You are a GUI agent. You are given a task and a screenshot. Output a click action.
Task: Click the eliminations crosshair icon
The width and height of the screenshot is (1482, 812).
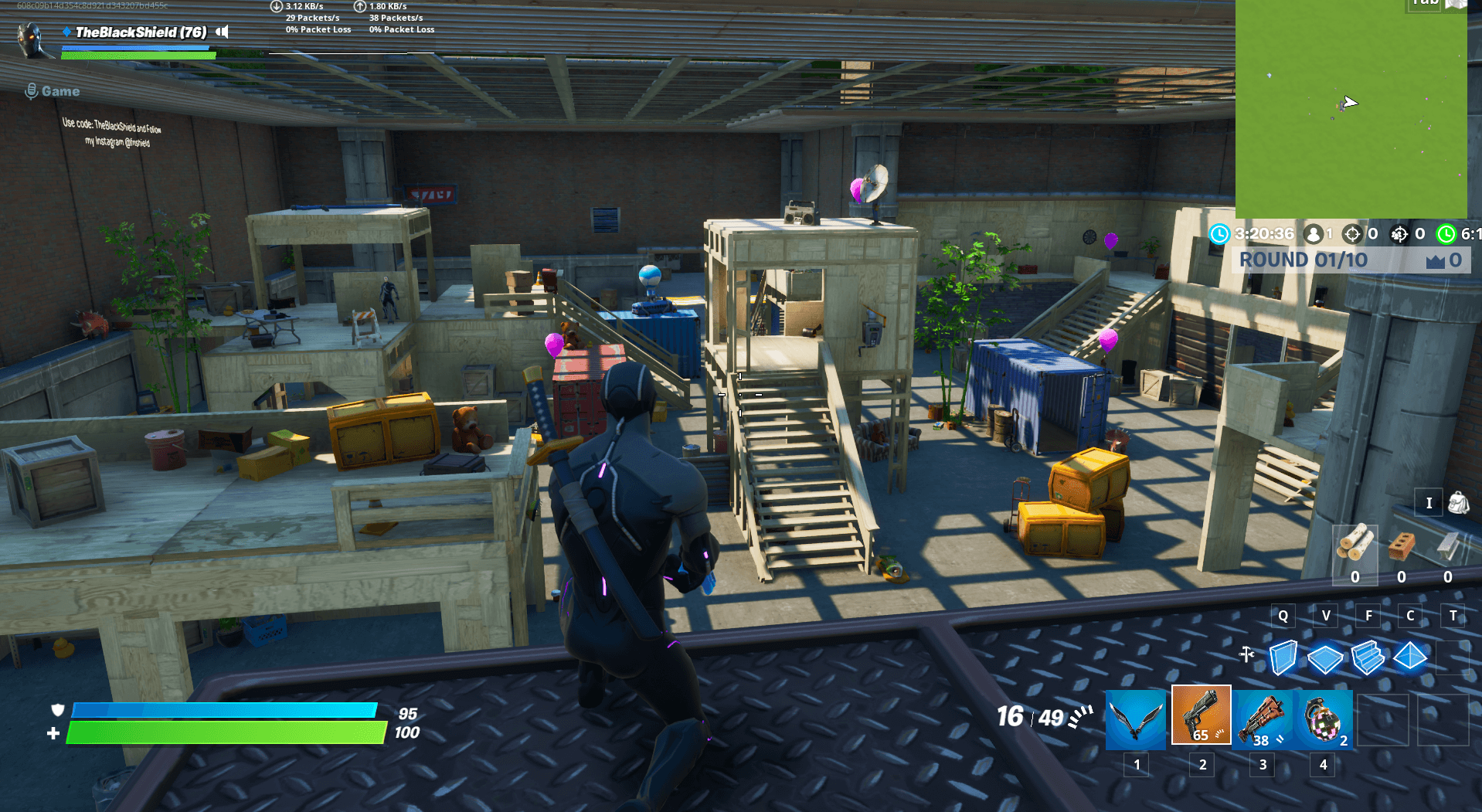click(x=1351, y=234)
